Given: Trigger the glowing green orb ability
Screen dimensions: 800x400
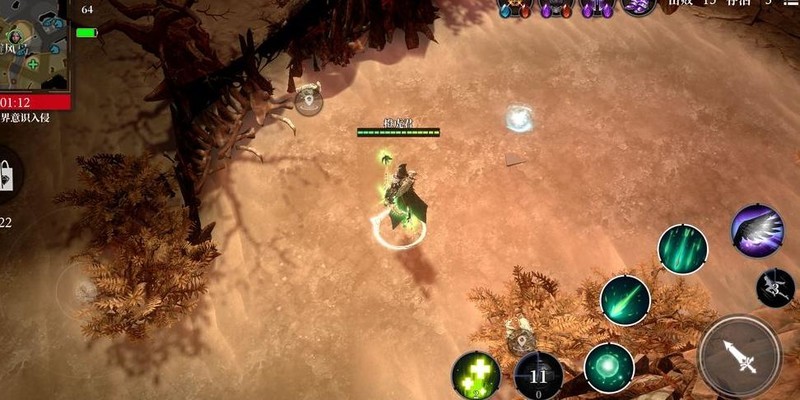Looking at the screenshot, I should (x=609, y=367).
